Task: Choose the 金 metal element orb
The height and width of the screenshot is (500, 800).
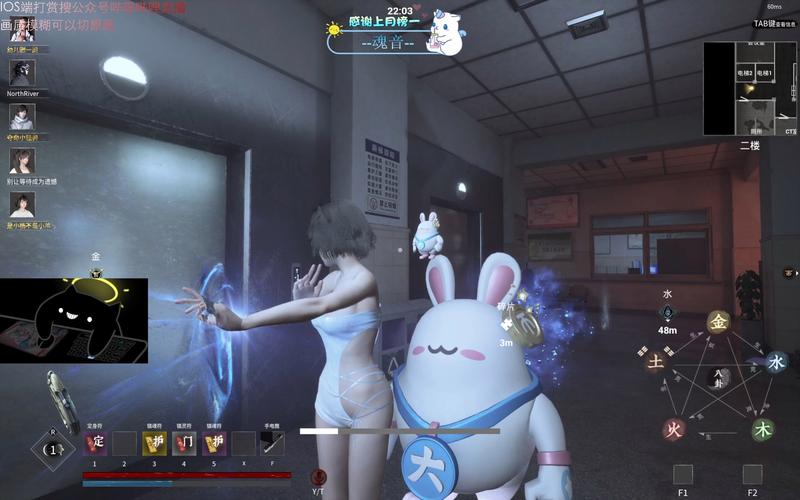Action: pos(718,322)
